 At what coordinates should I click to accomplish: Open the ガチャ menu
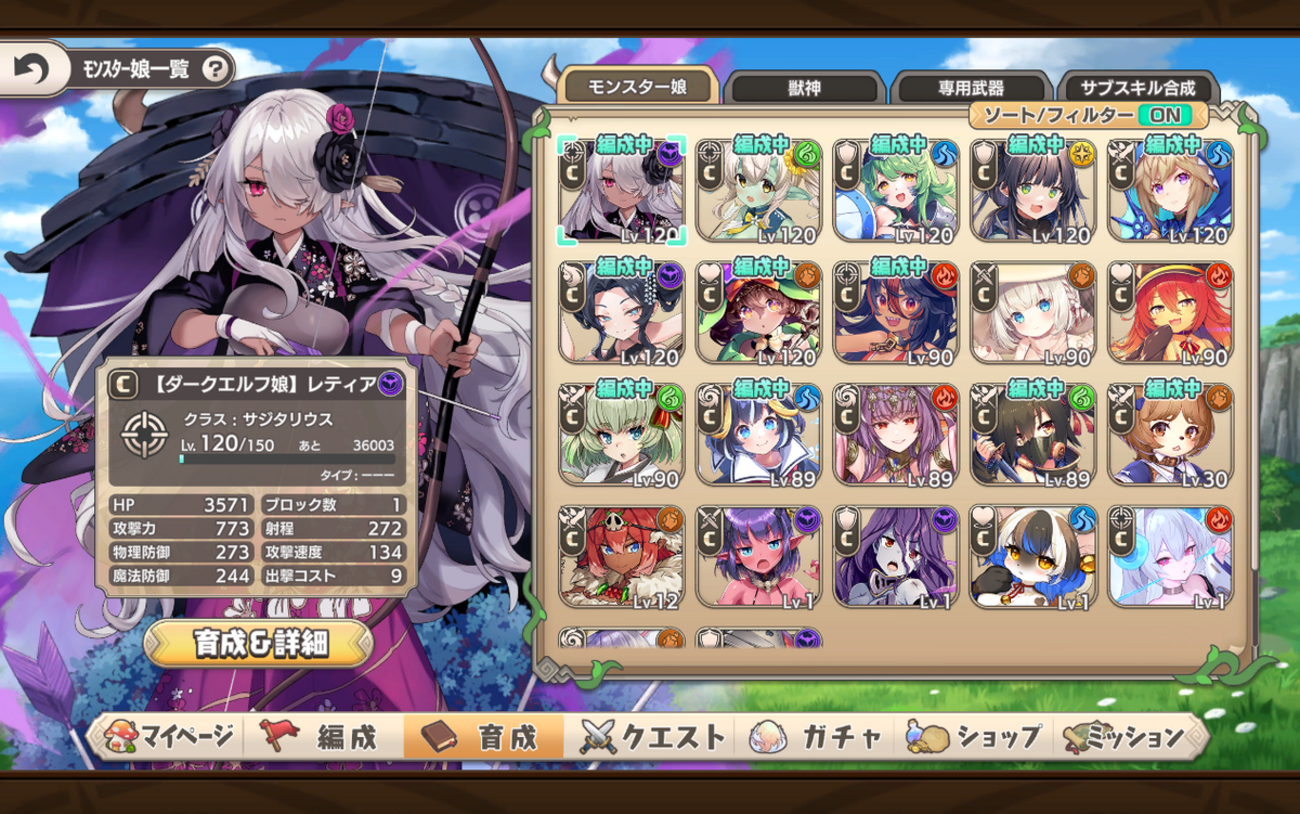pos(820,737)
